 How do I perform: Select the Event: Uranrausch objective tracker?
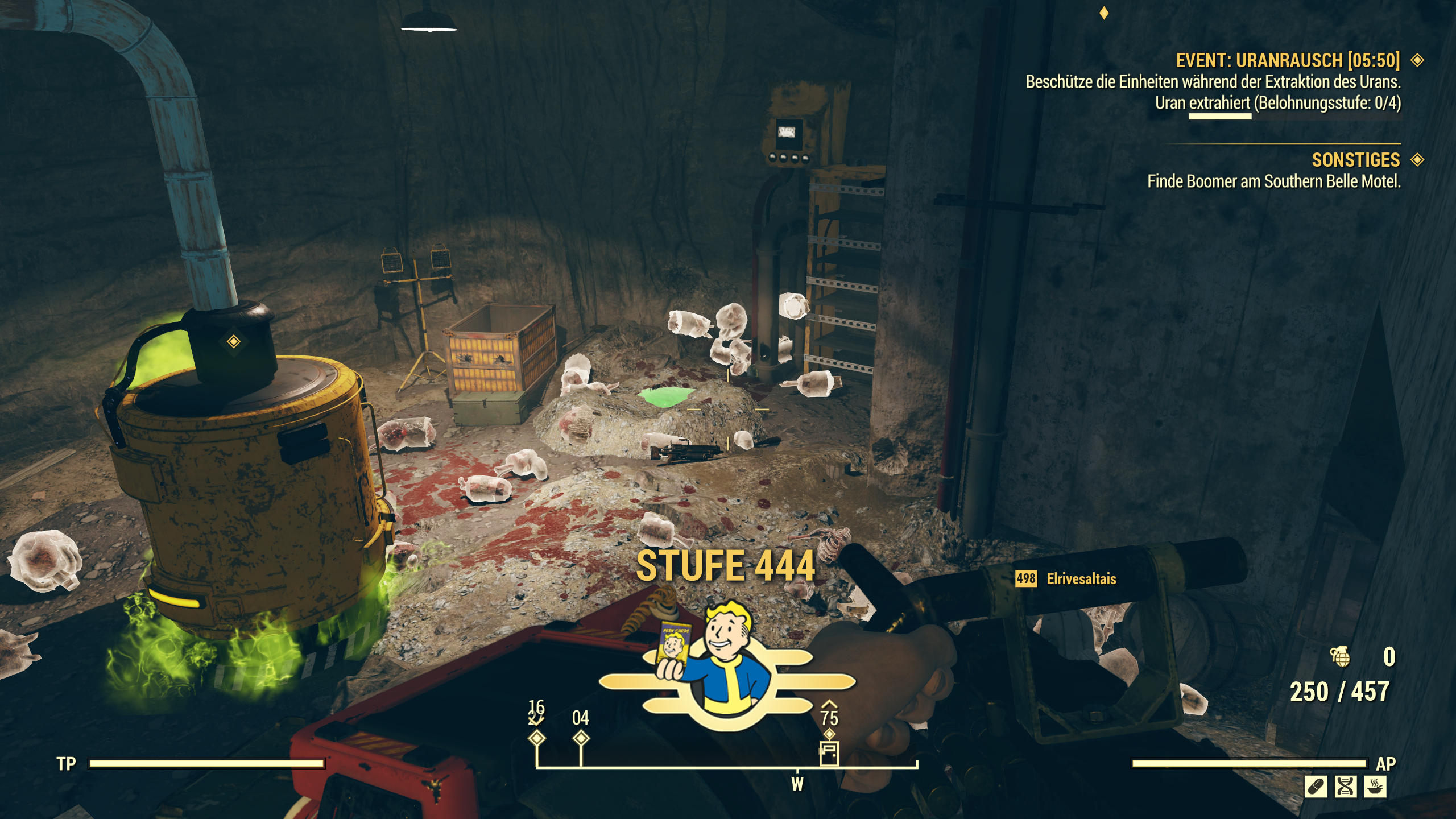1287,60
